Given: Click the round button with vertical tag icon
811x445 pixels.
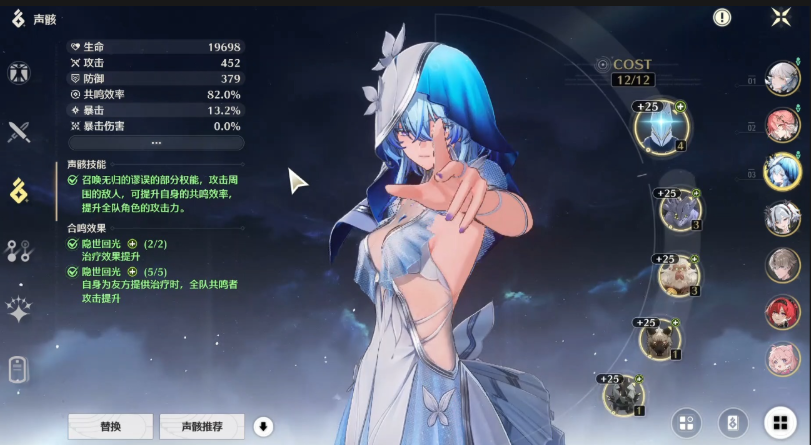Looking at the screenshot, I should pyautogui.click(x=733, y=423).
